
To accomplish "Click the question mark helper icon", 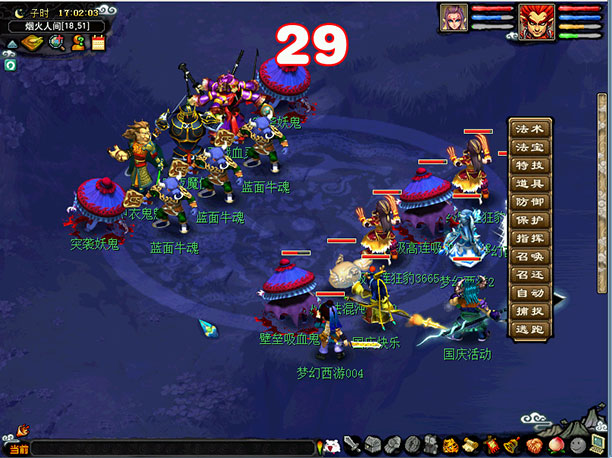I will point(78,42).
